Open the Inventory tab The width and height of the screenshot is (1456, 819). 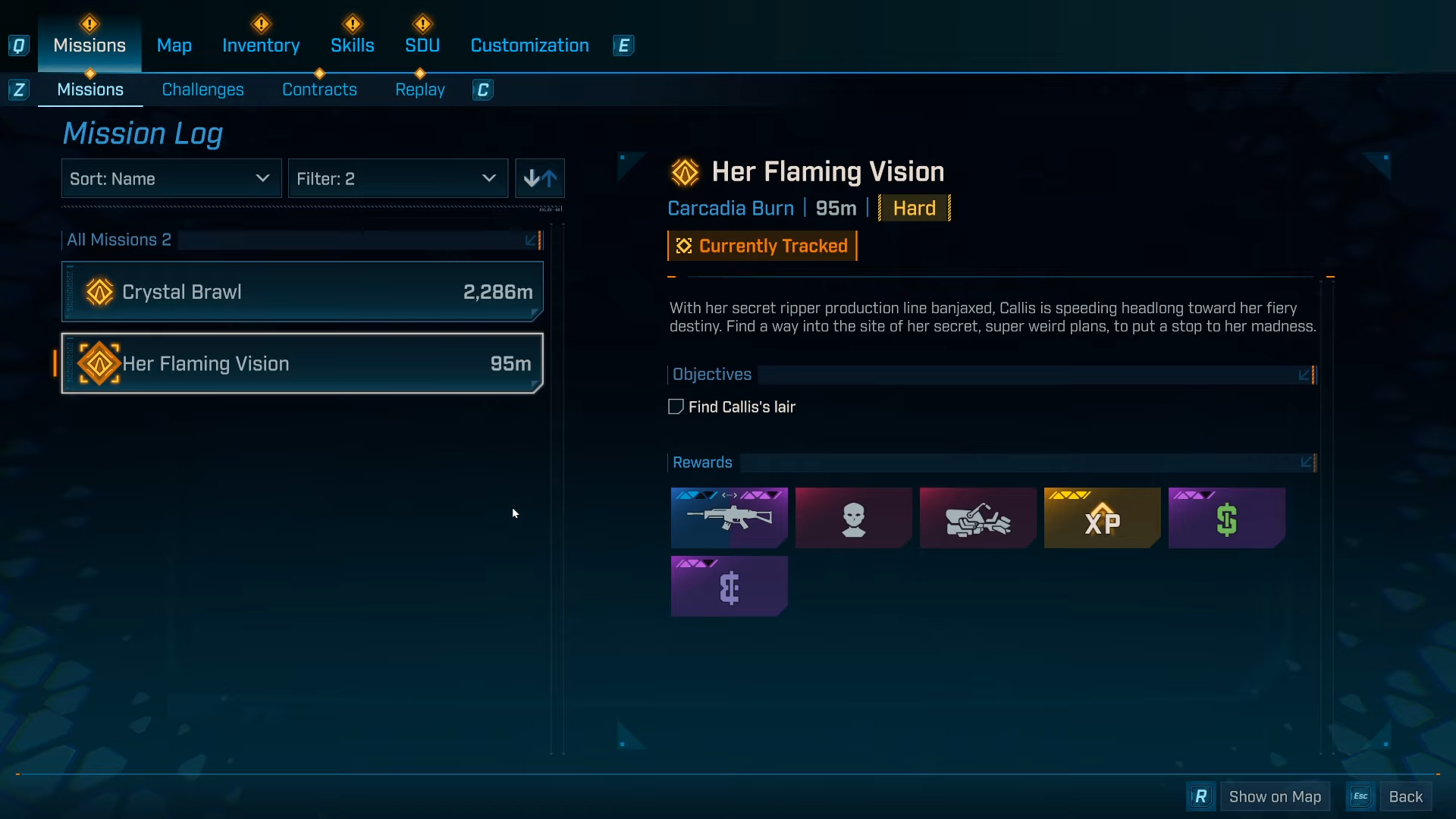(261, 45)
